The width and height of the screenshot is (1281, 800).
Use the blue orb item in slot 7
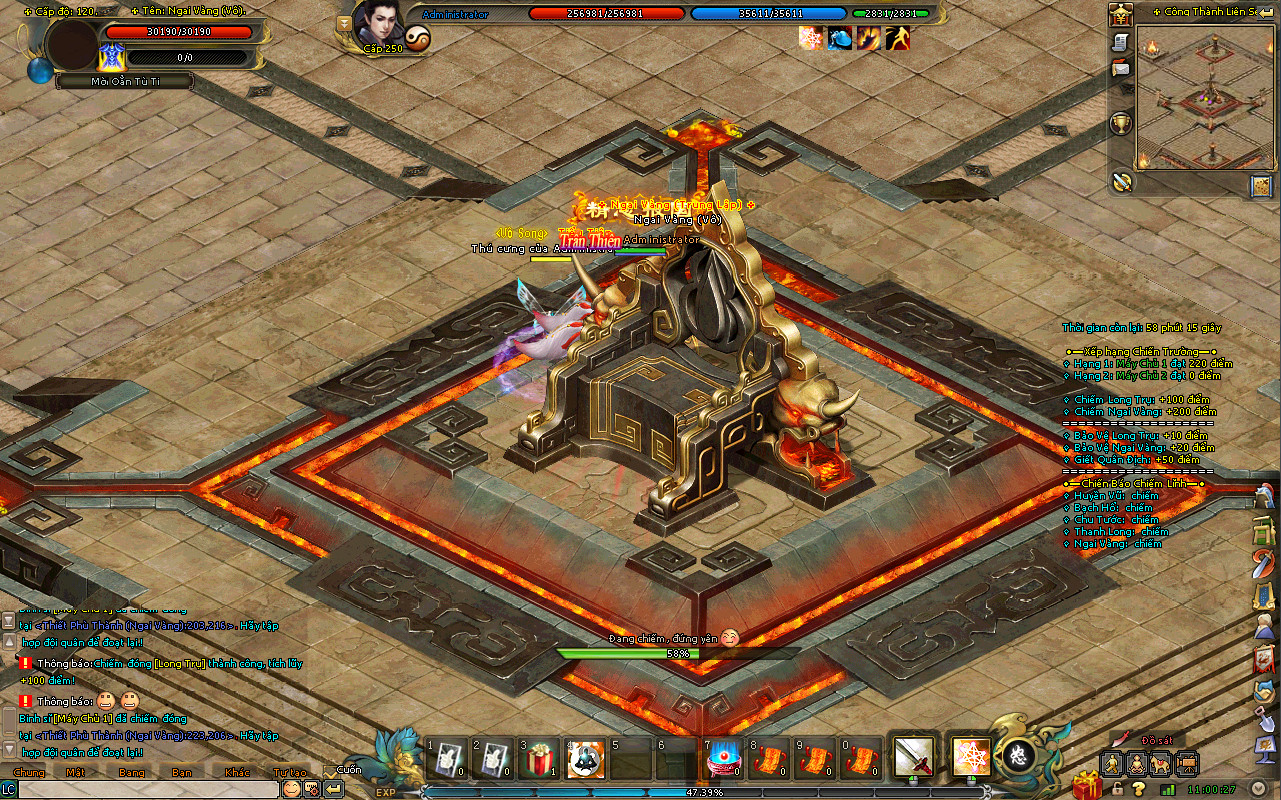(722, 761)
